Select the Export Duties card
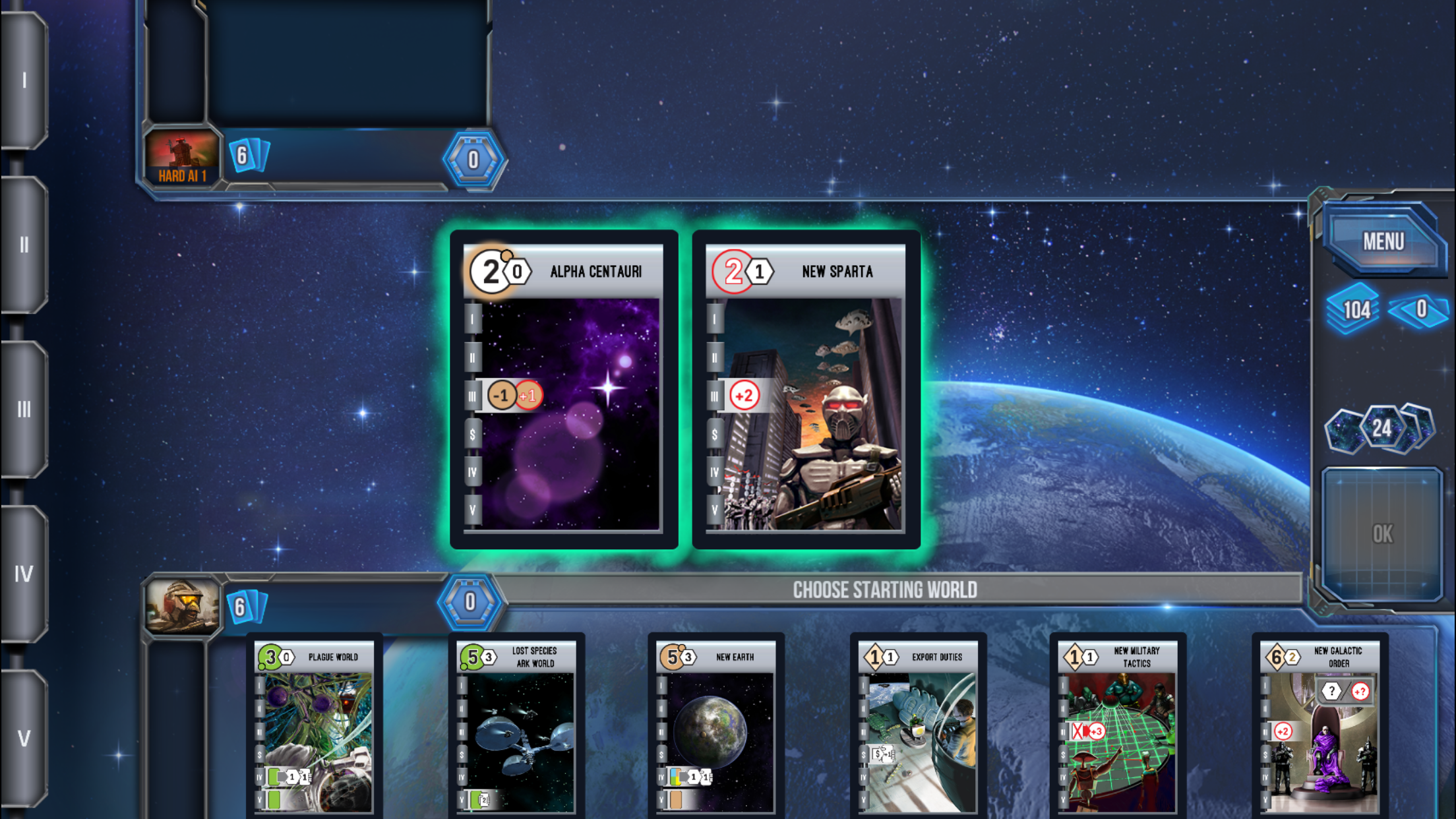Image resolution: width=1456 pixels, height=819 pixels. click(x=918, y=725)
